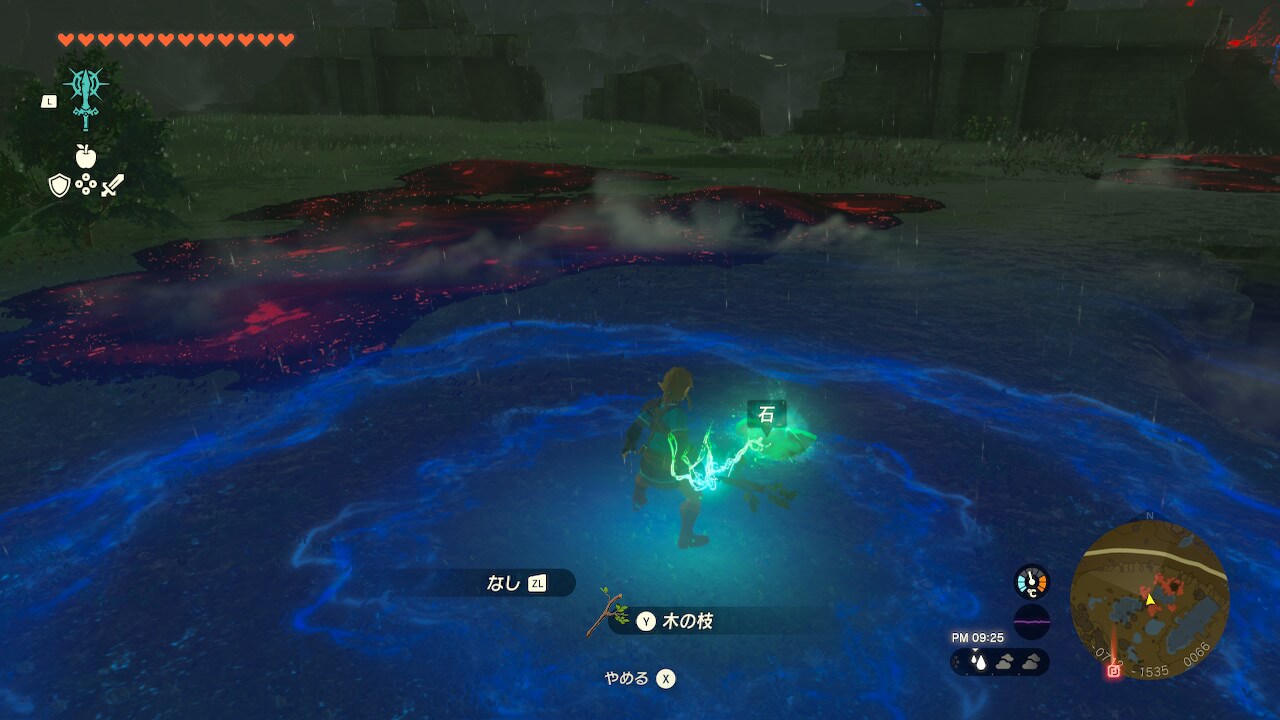Open the shield quick-select icon
Image resolution: width=1280 pixels, height=720 pixels.
(59, 185)
